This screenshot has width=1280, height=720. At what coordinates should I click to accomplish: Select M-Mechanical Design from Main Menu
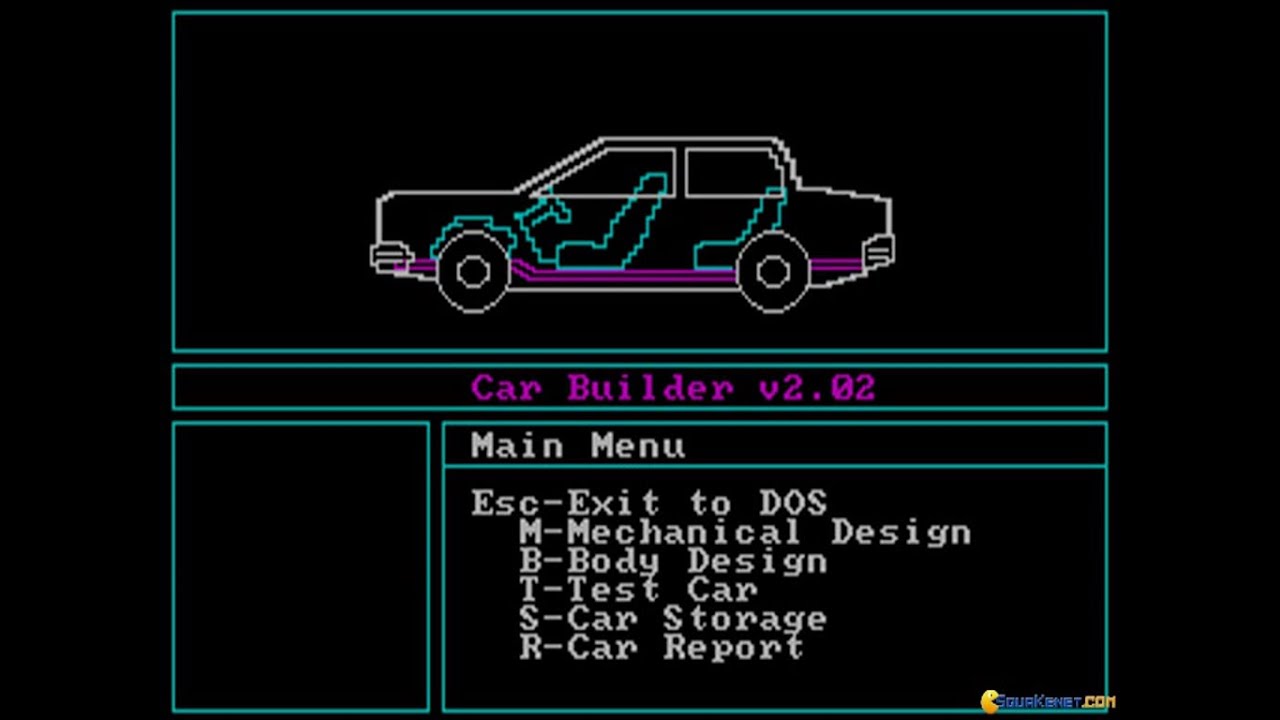click(x=744, y=533)
